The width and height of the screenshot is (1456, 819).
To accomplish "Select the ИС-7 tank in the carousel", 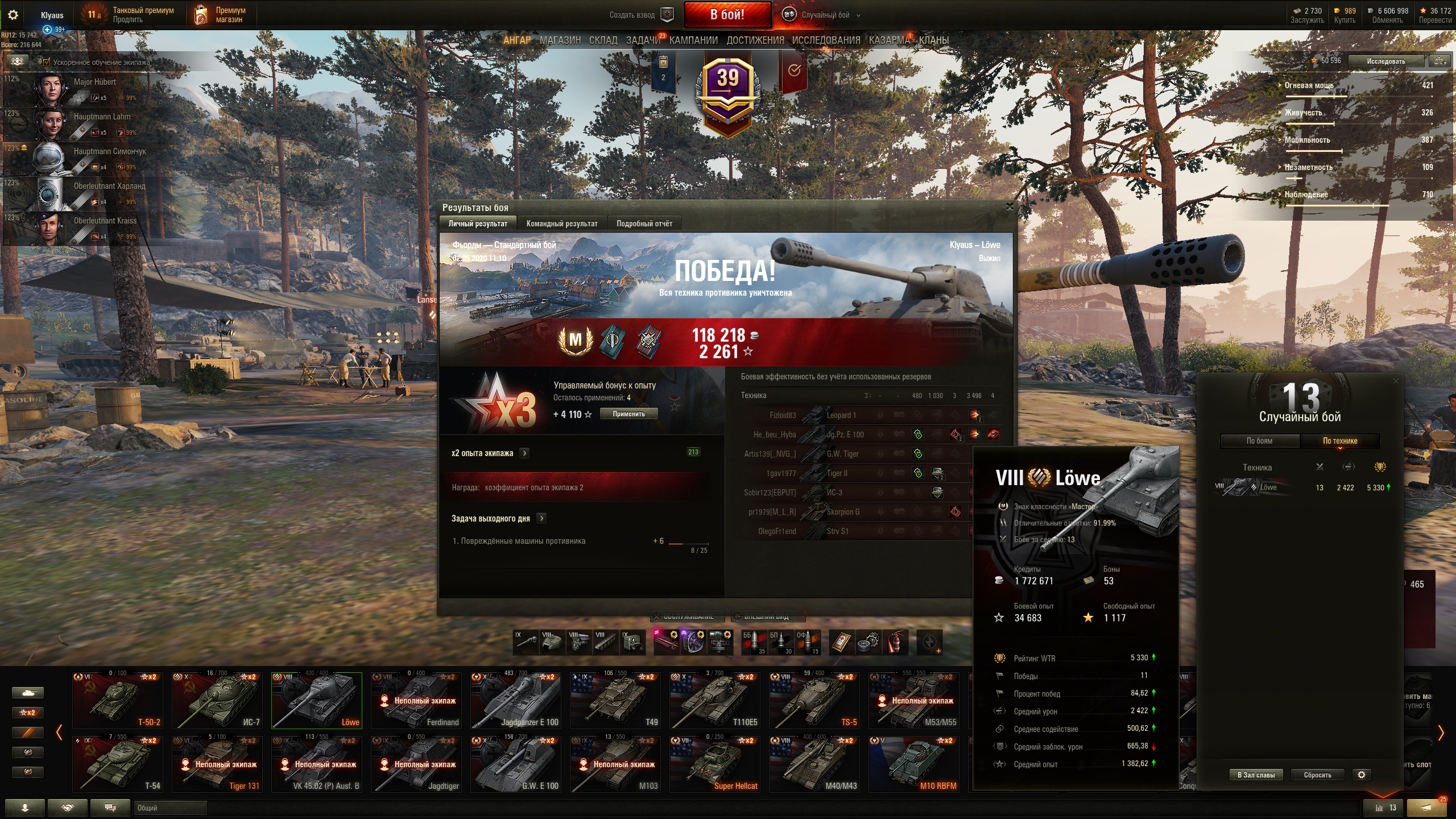I will 217,700.
